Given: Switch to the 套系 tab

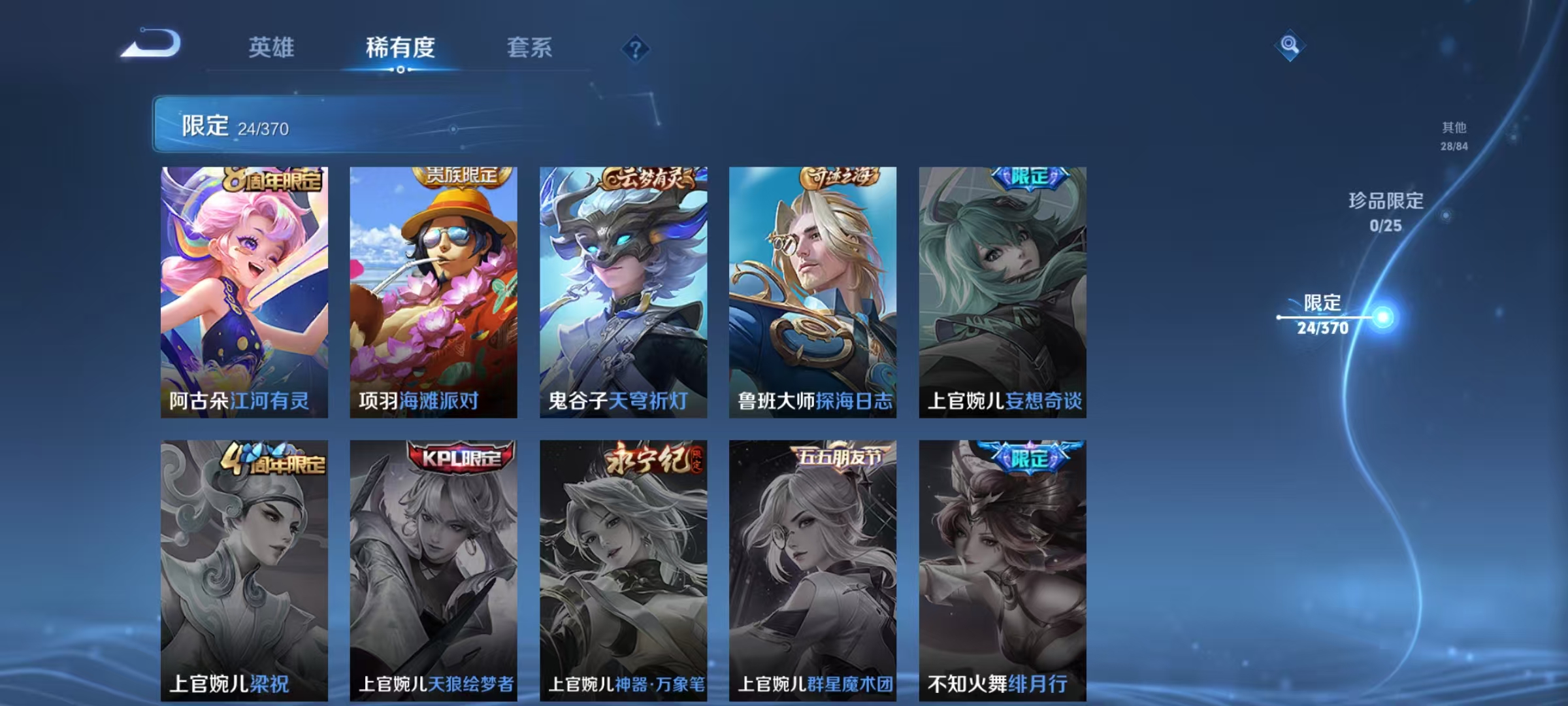Looking at the screenshot, I should click(529, 48).
